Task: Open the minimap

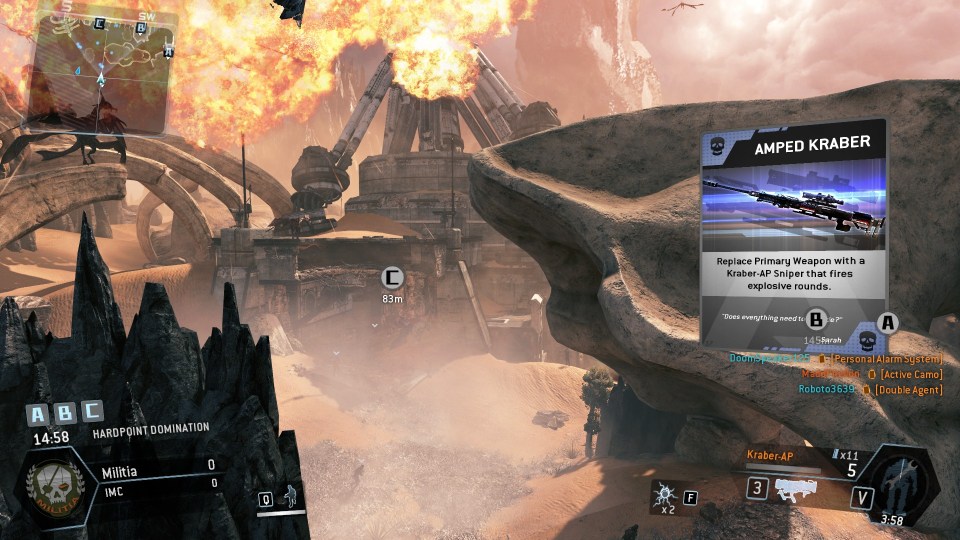Action: coord(98,70)
